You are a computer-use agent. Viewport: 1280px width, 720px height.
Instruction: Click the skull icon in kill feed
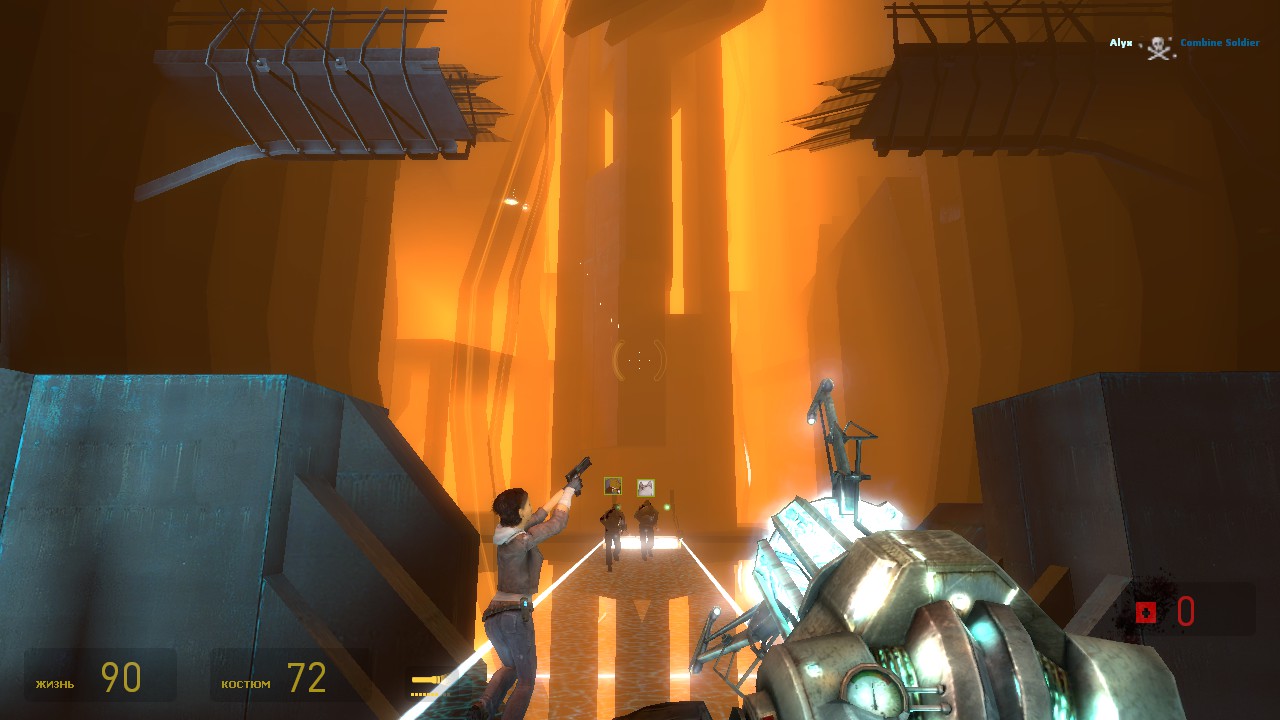(x=1158, y=45)
